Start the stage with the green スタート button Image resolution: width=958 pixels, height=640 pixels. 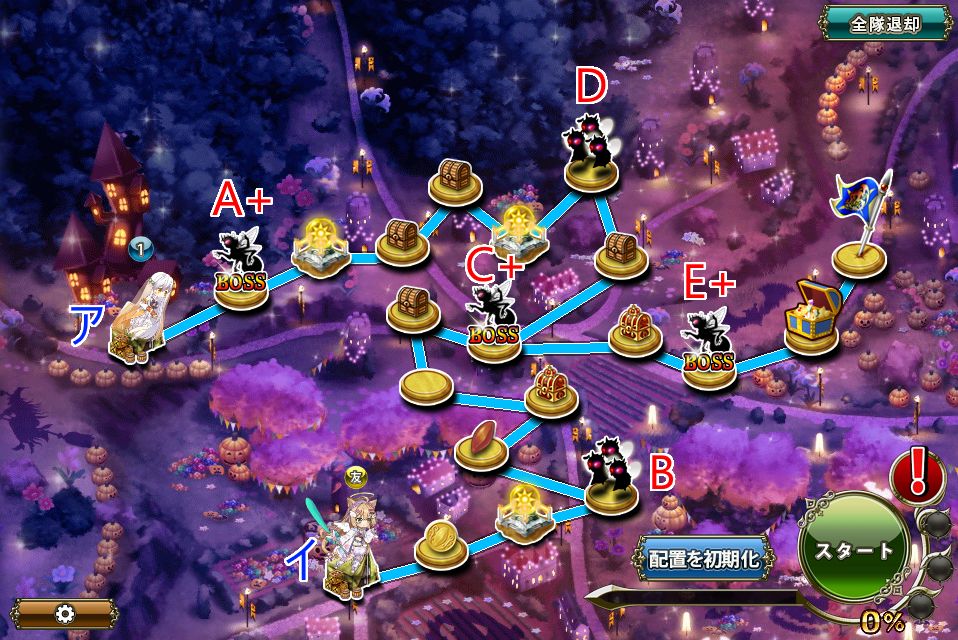click(853, 549)
